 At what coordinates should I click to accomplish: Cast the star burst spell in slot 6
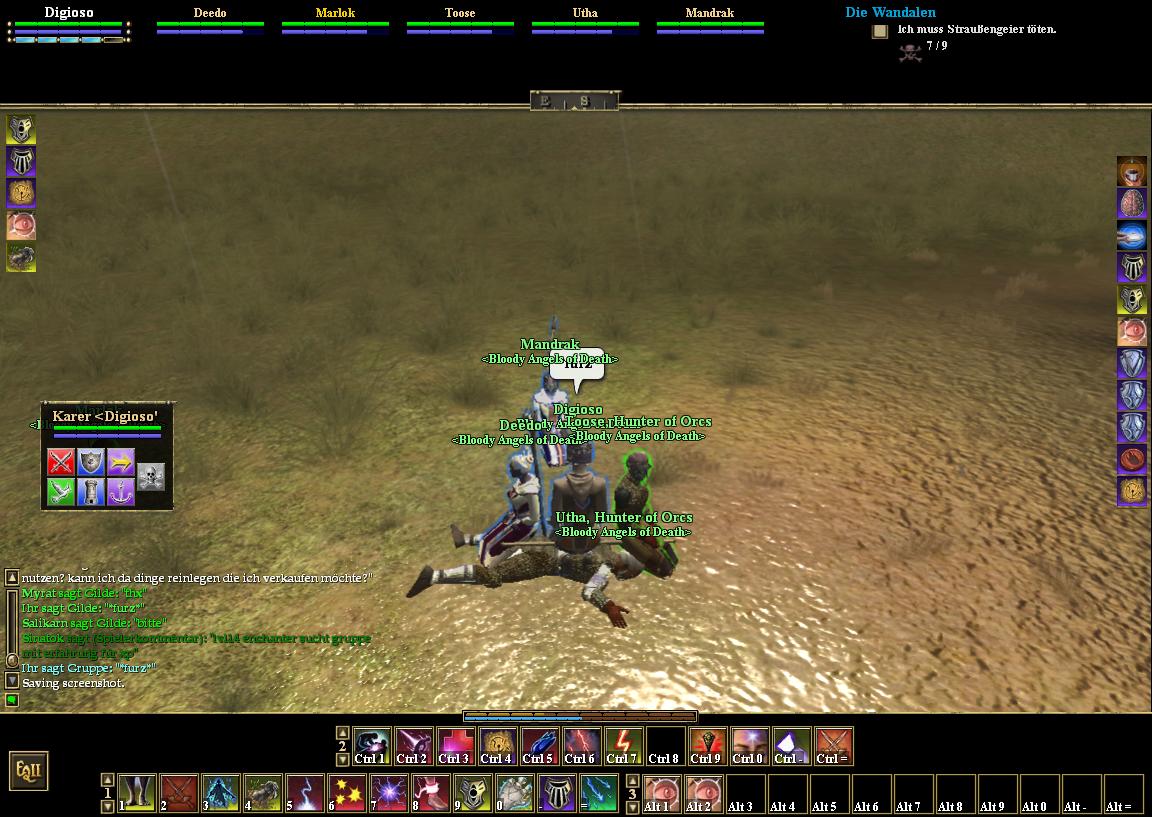[x=347, y=792]
